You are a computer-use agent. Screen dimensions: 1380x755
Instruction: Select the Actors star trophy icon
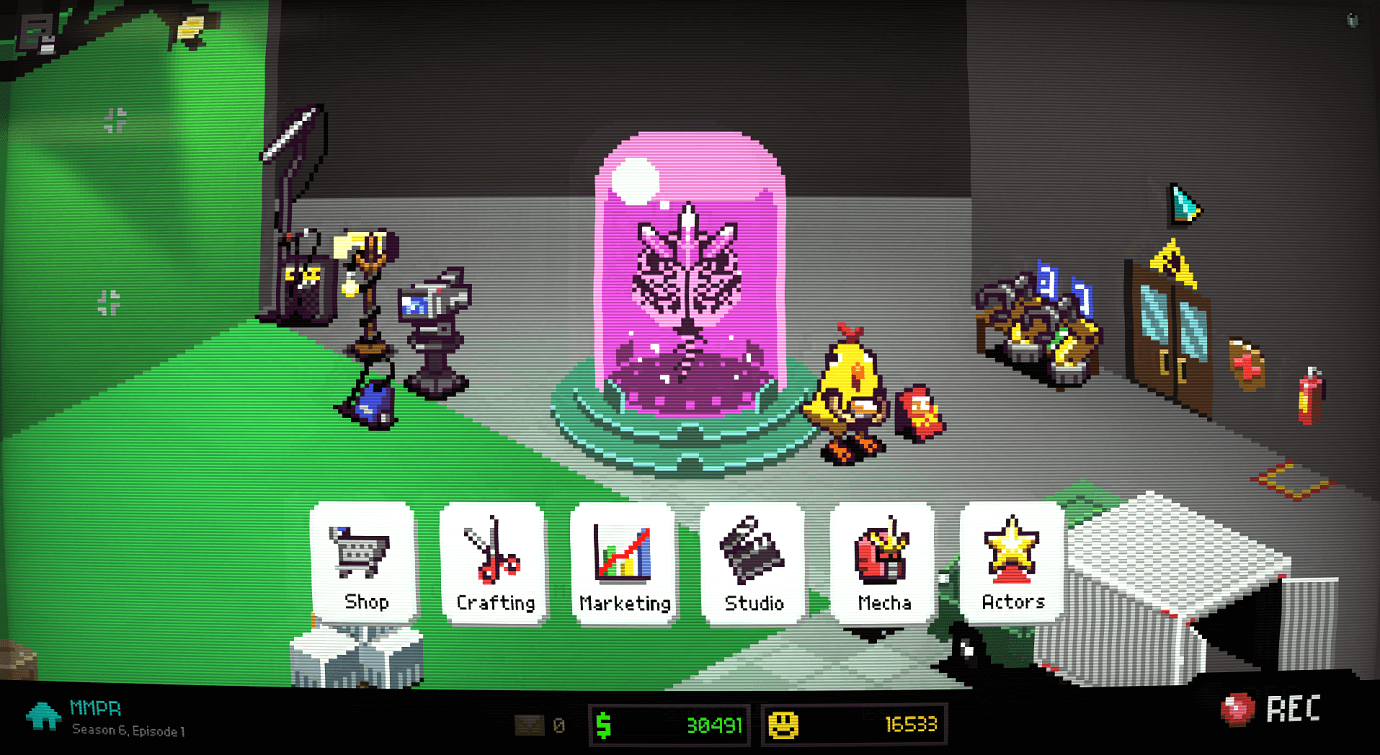point(1011,550)
